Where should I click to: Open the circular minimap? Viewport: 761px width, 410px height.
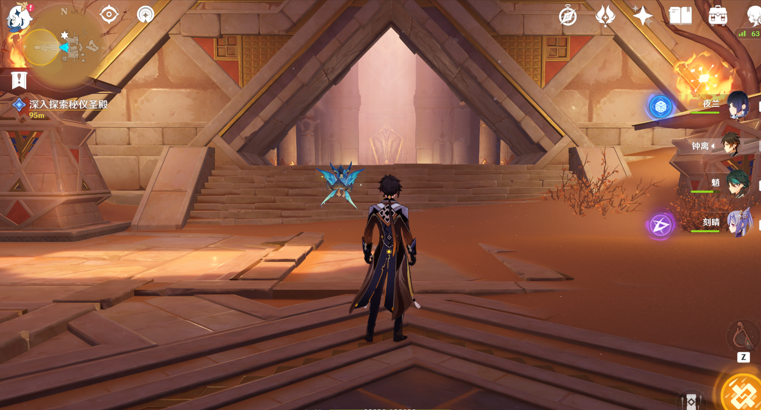55,46
